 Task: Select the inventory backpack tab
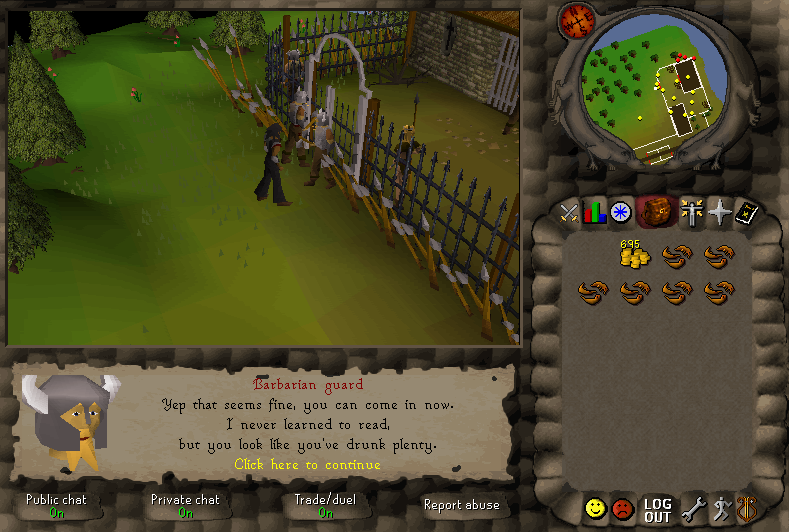(654, 211)
